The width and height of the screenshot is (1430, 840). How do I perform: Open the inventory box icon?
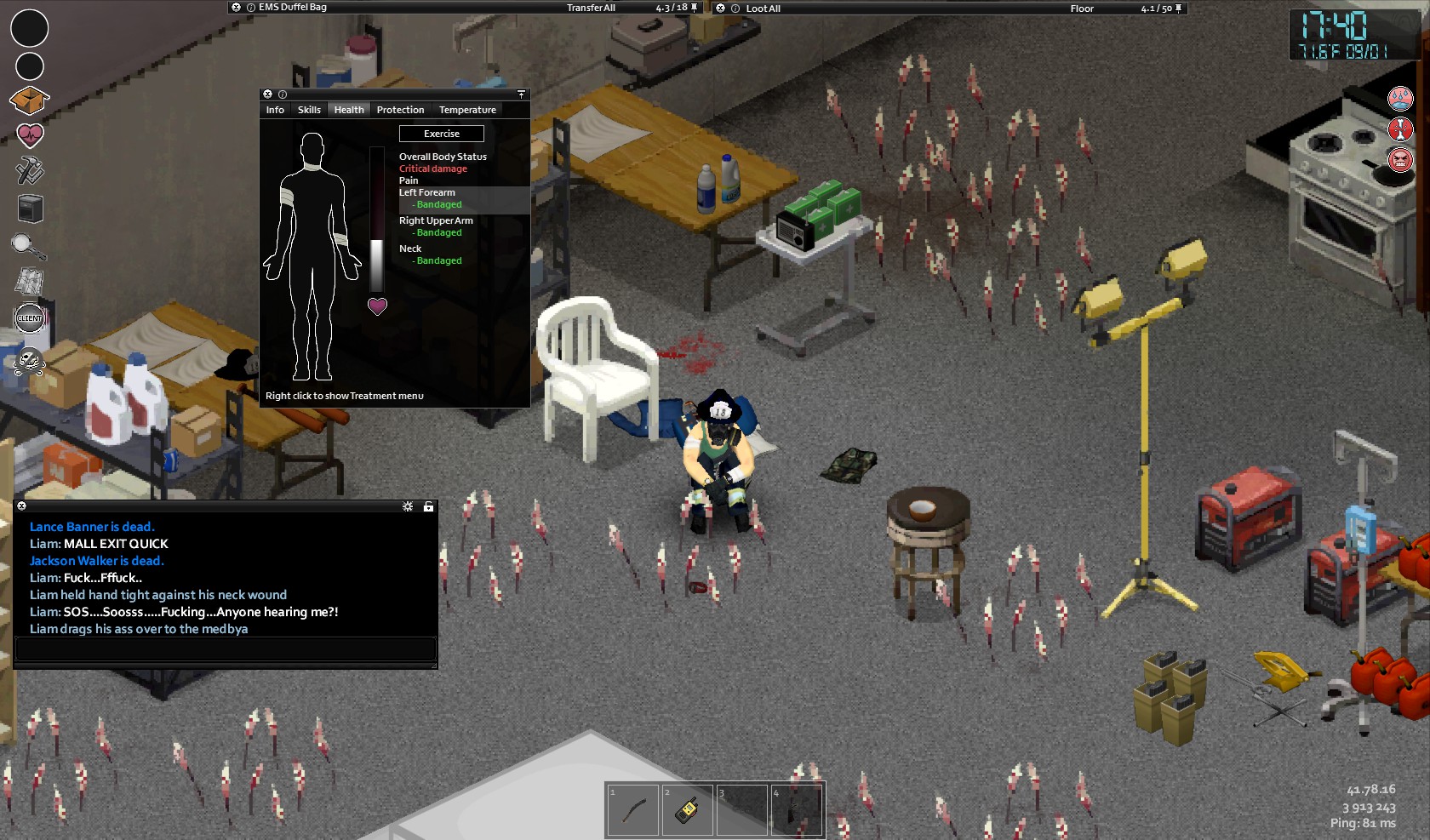coord(29,100)
